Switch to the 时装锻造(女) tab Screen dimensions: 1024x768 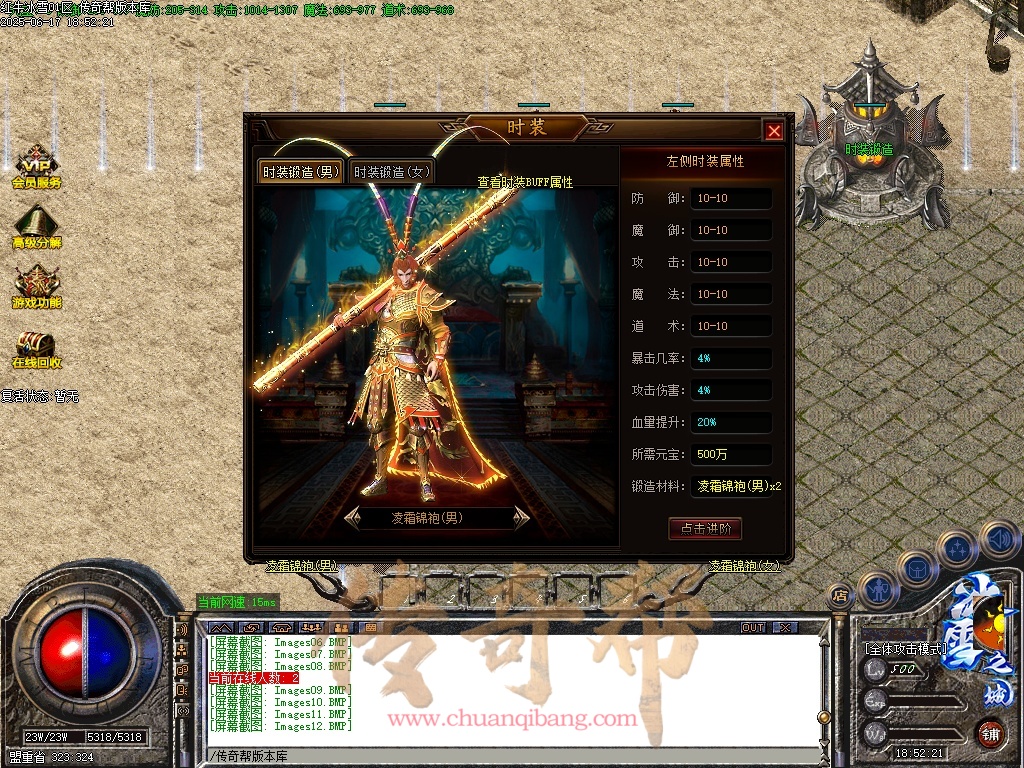pyautogui.click(x=392, y=172)
